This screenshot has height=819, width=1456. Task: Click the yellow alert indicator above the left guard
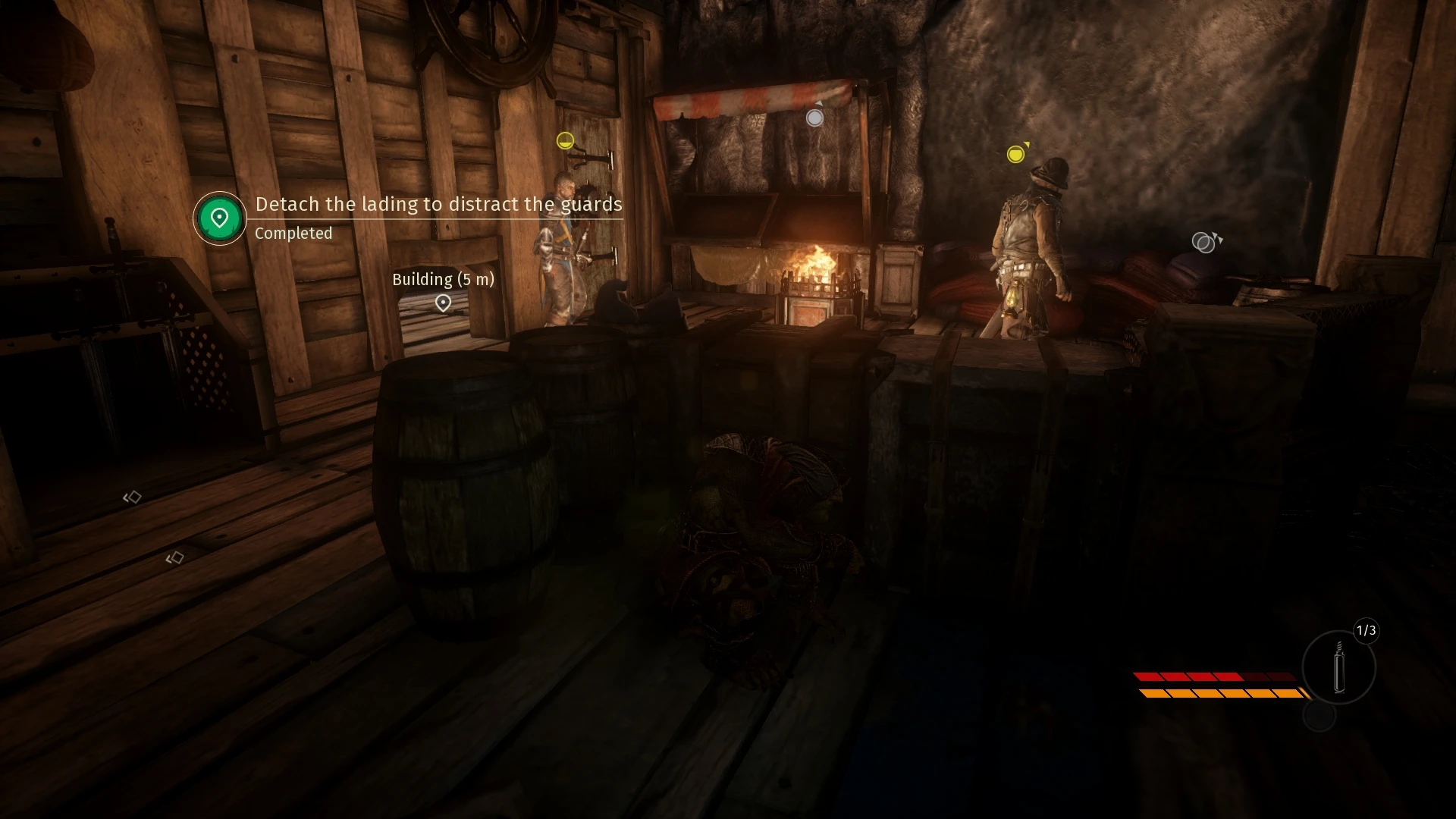pyautogui.click(x=565, y=141)
